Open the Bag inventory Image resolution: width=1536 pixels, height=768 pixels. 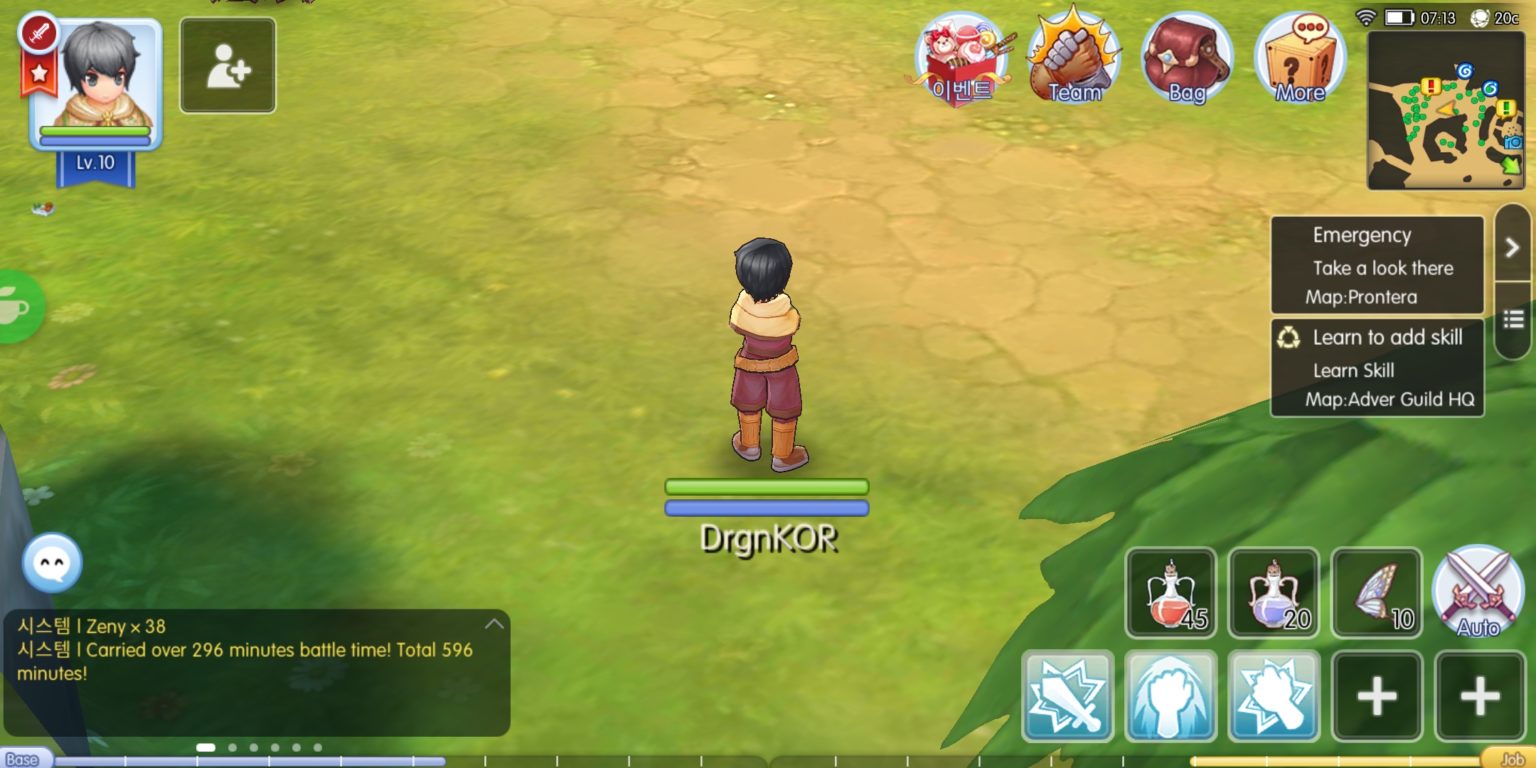coord(1186,62)
